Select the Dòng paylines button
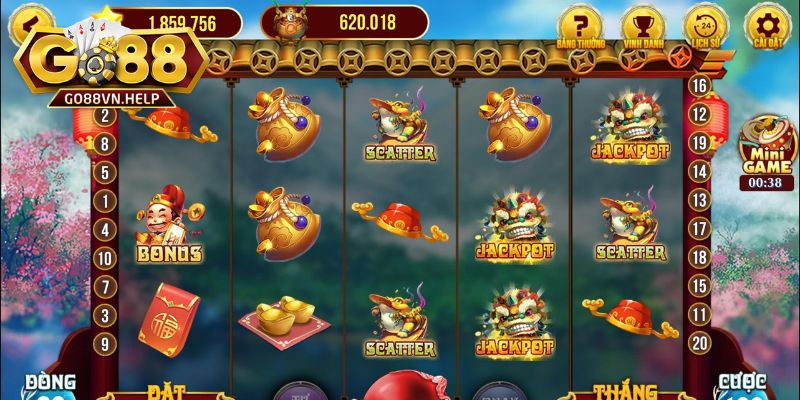800x400 pixels. 51,386
